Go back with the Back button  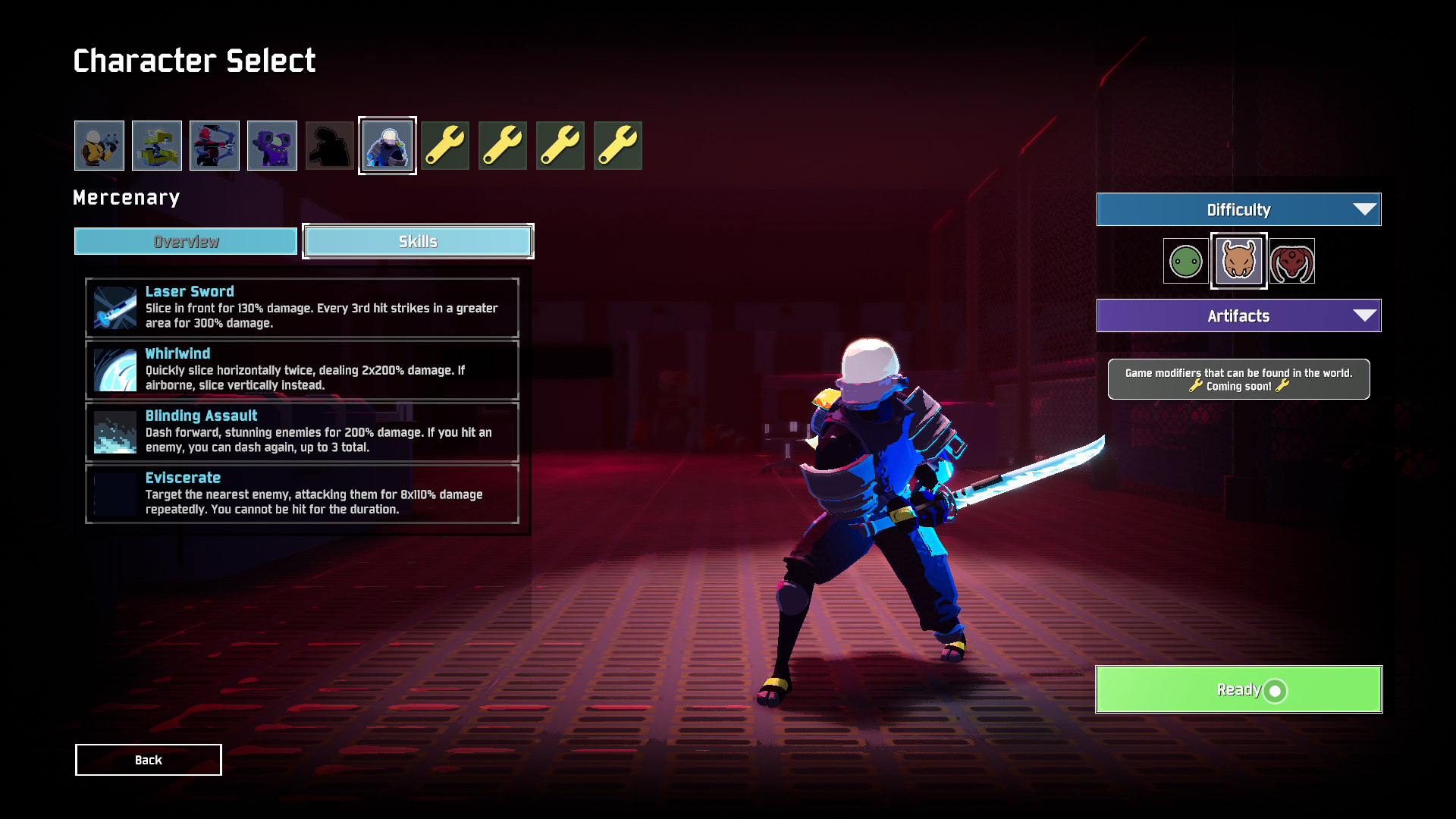[x=149, y=760]
